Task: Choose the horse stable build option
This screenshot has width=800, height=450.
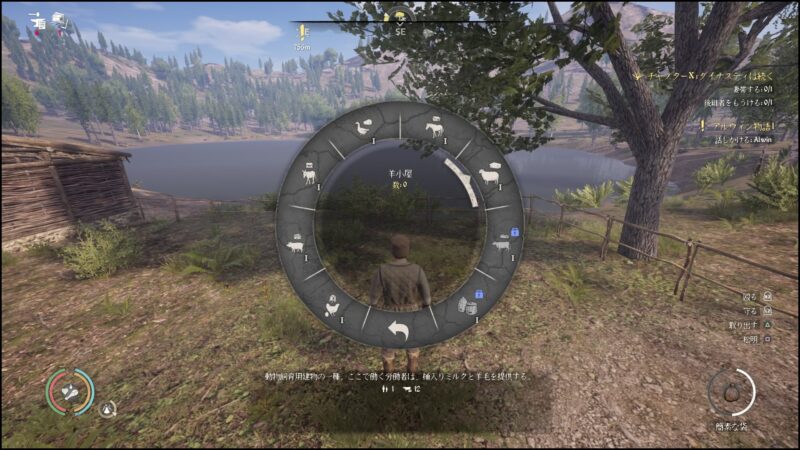Action: click(434, 128)
